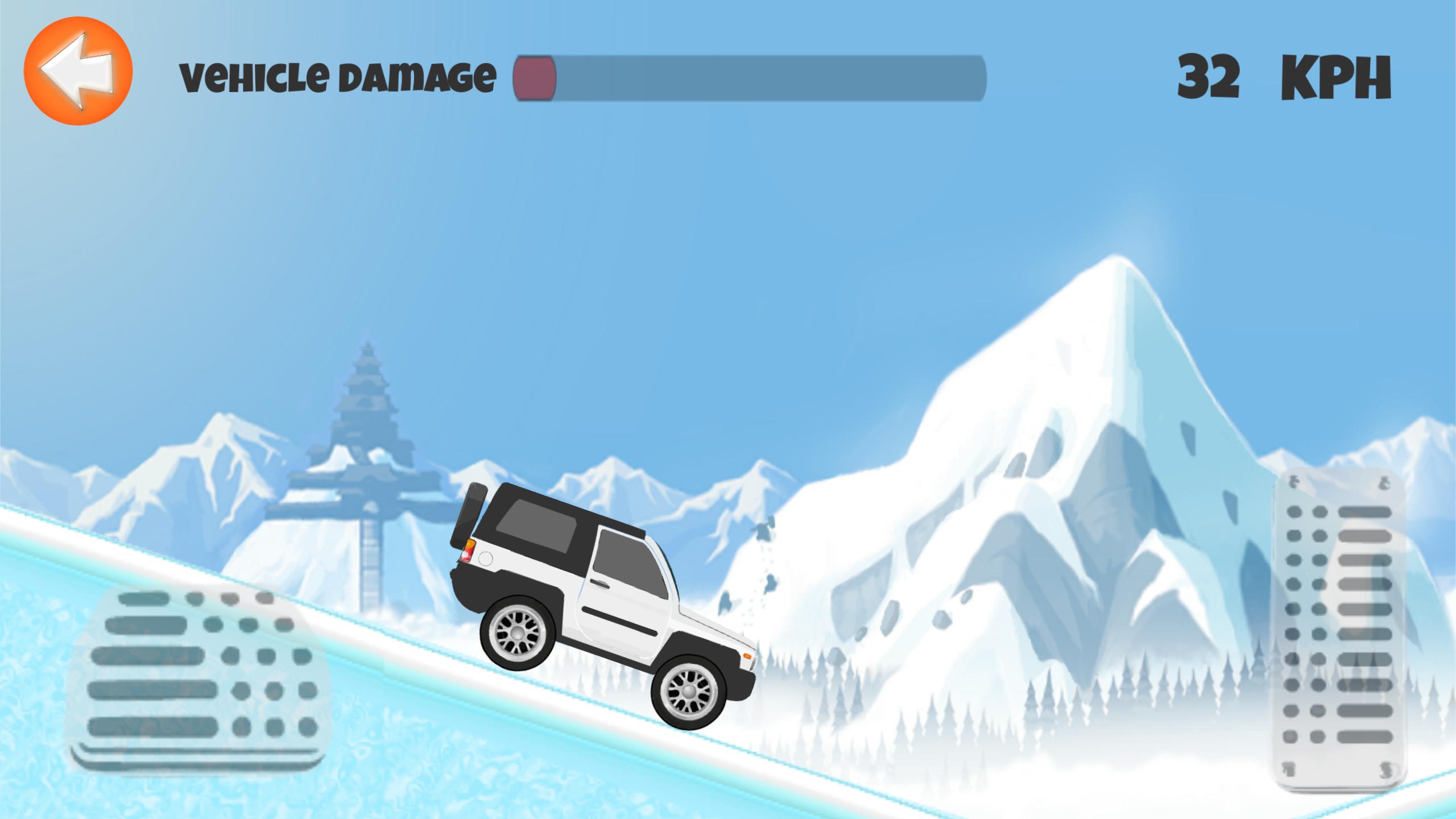Tap the orange back arrow button

[x=78, y=71]
